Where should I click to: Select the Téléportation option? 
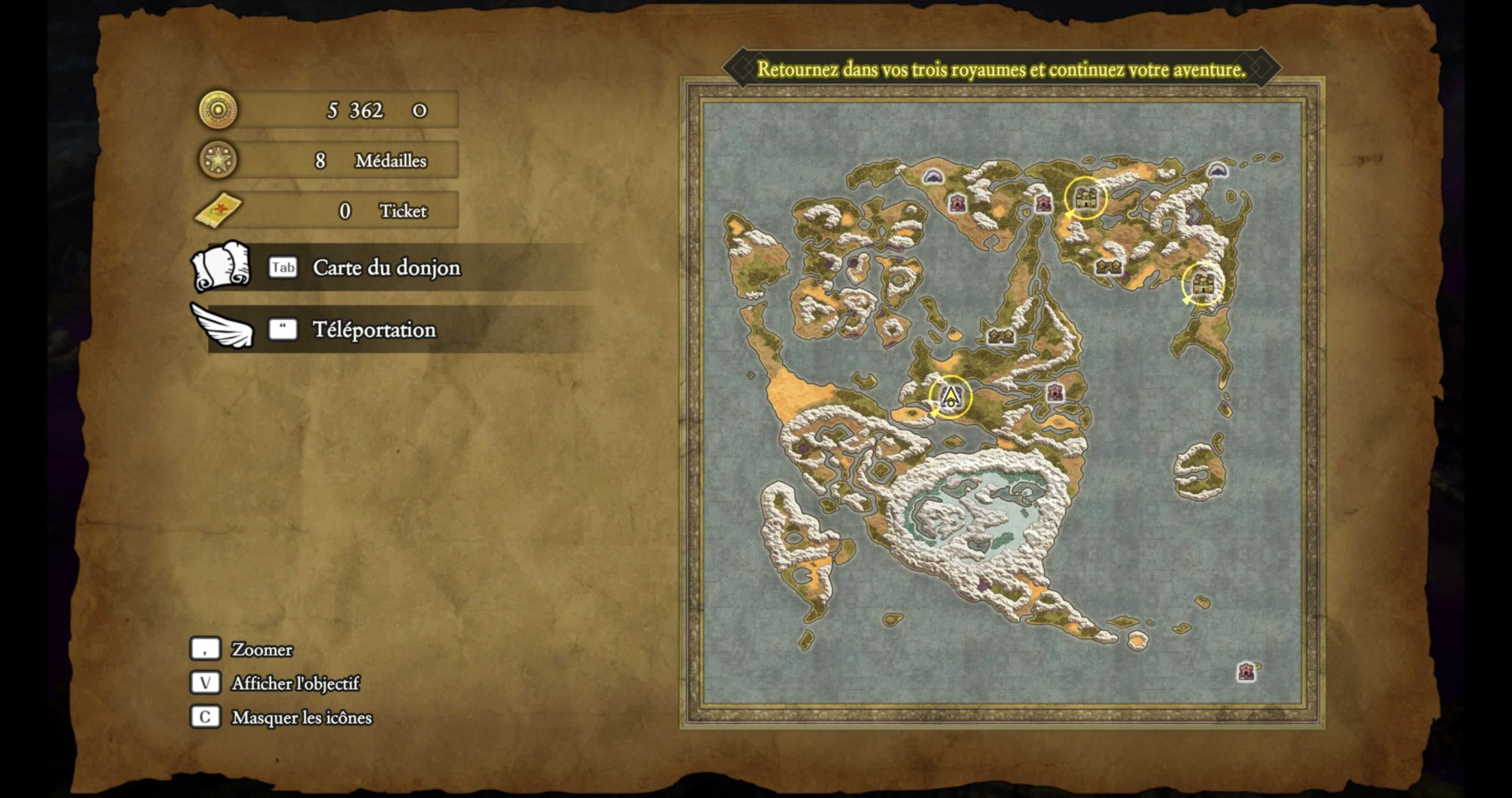[374, 330]
